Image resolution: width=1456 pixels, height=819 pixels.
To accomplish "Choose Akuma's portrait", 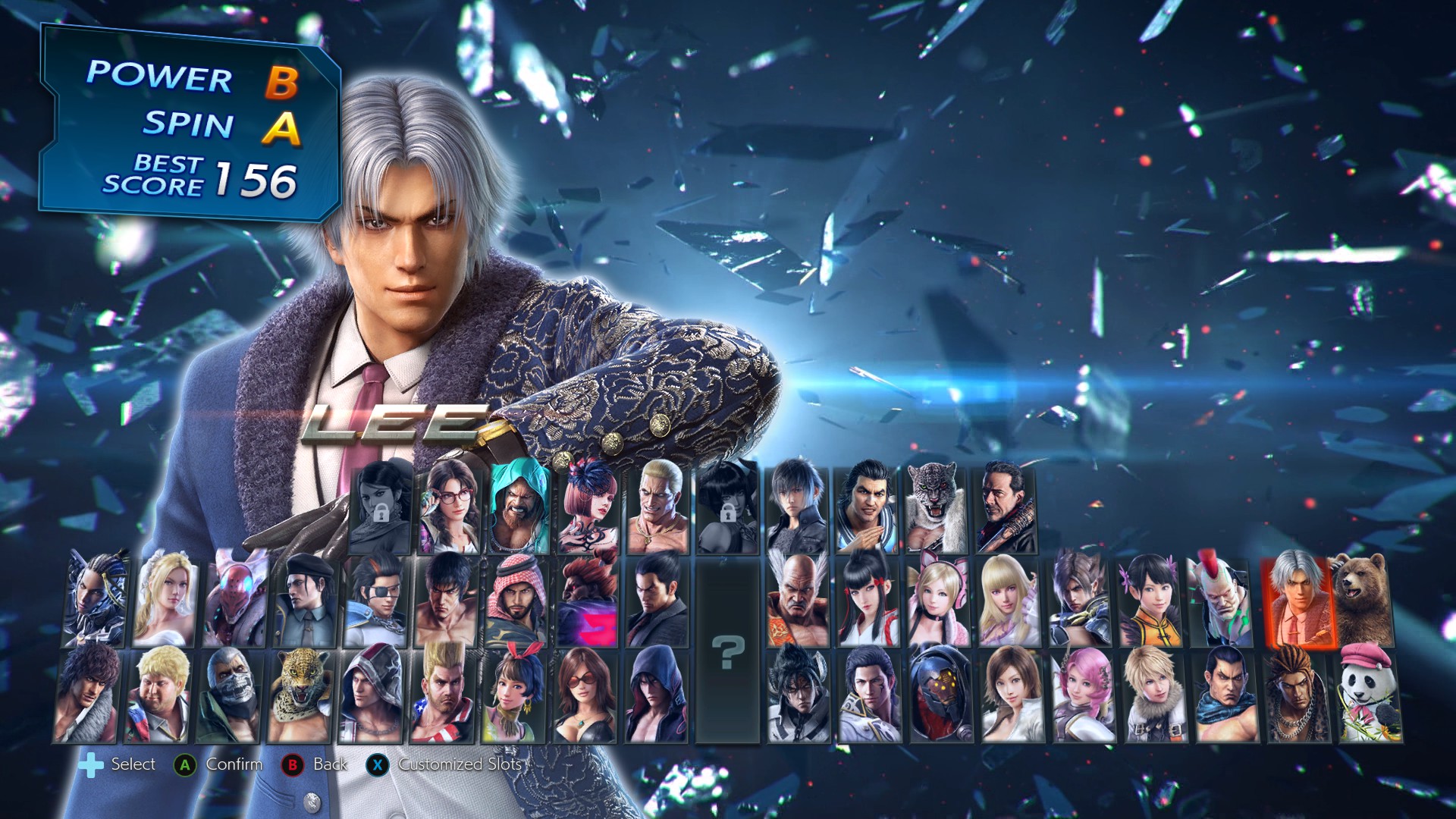I will click(585, 601).
